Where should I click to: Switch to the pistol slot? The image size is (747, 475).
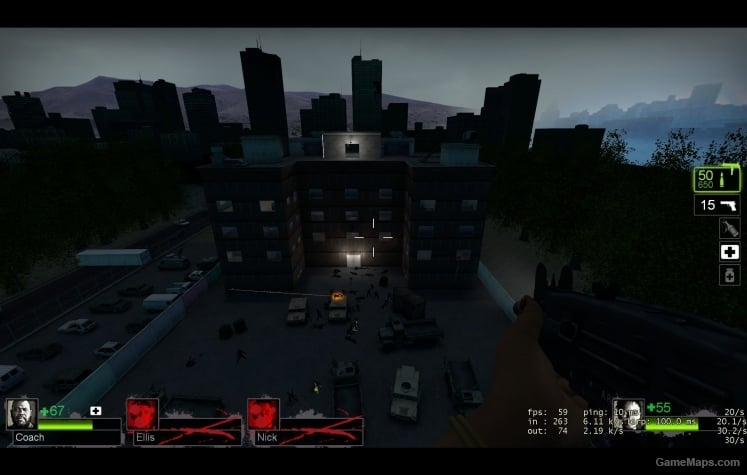click(x=717, y=205)
